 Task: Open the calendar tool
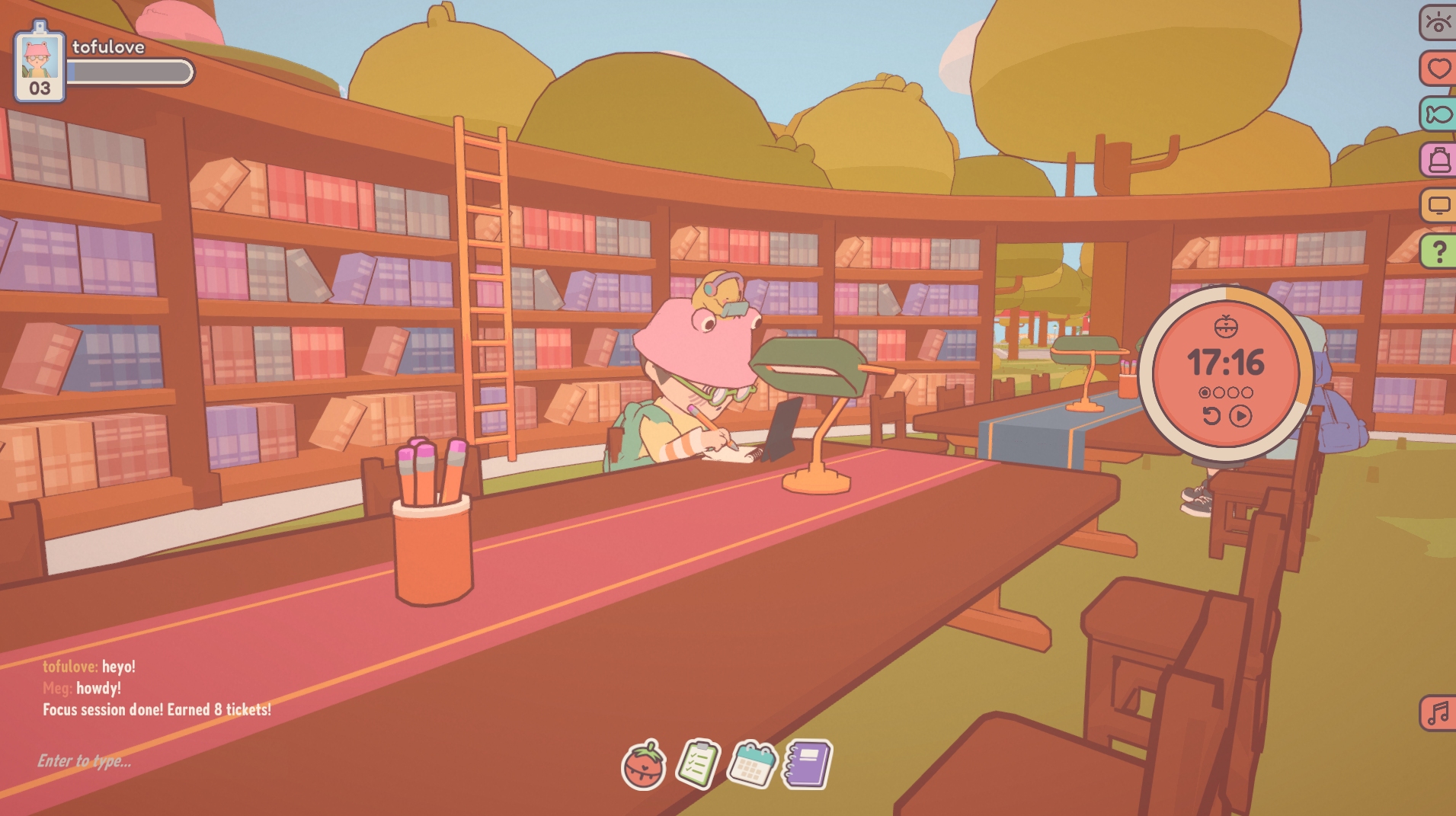click(752, 764)
